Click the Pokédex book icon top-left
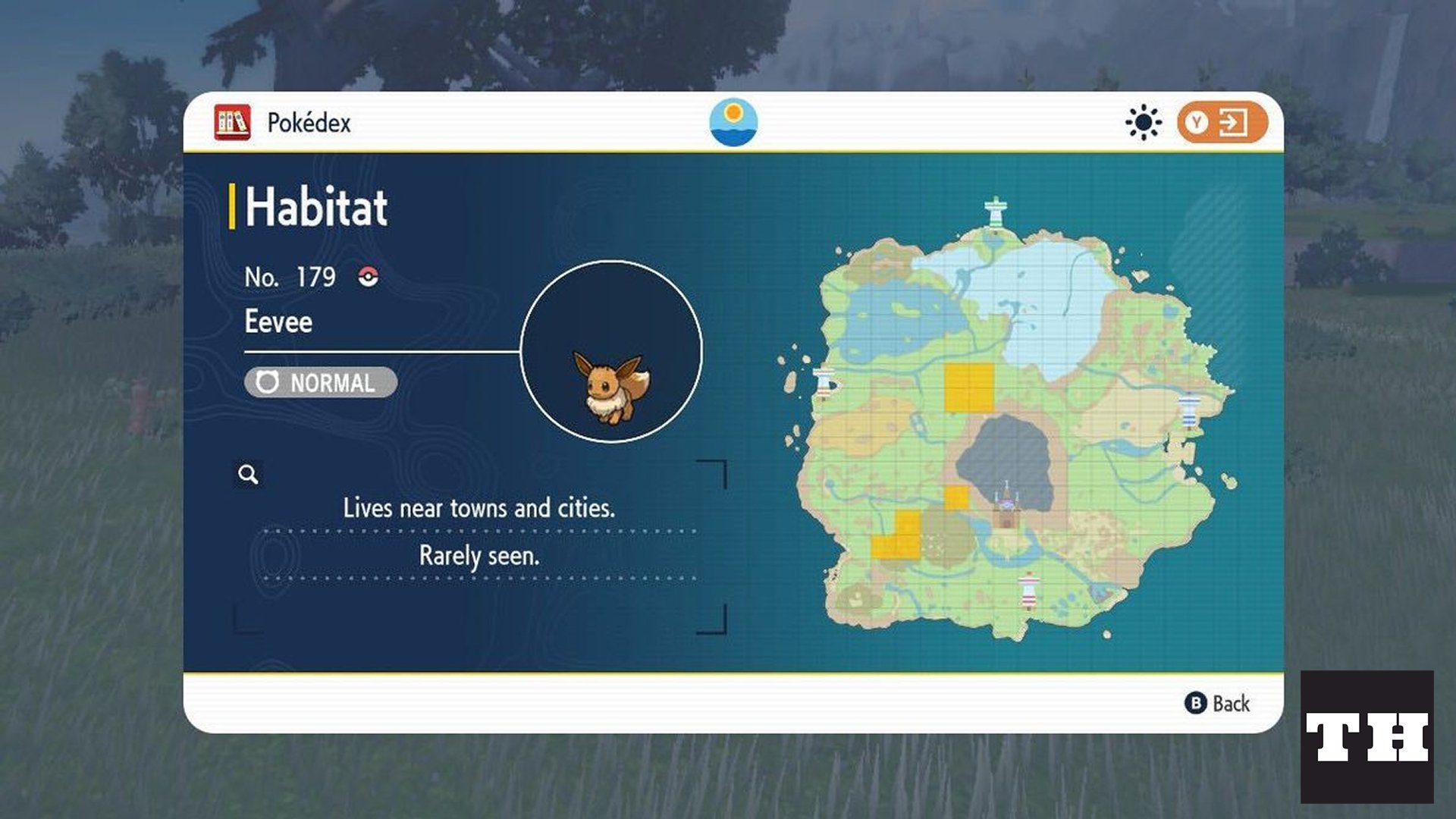1456x819 pixels. 231,121
